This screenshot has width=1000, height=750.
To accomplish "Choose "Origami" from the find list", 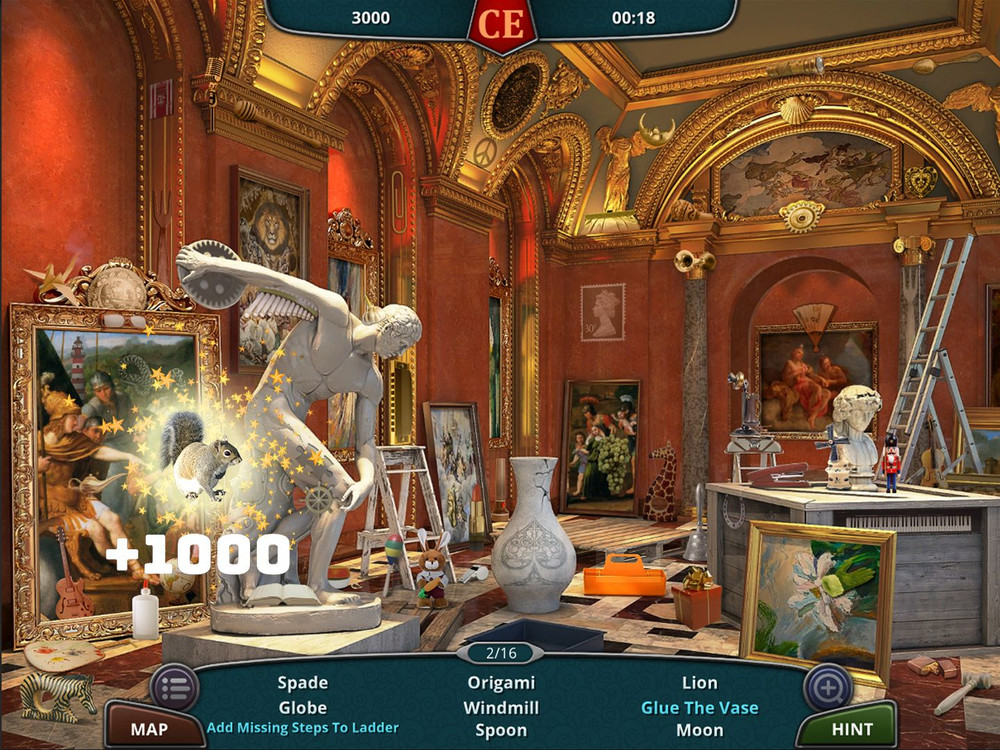I will pyautogui.click(x=501, y=683).
